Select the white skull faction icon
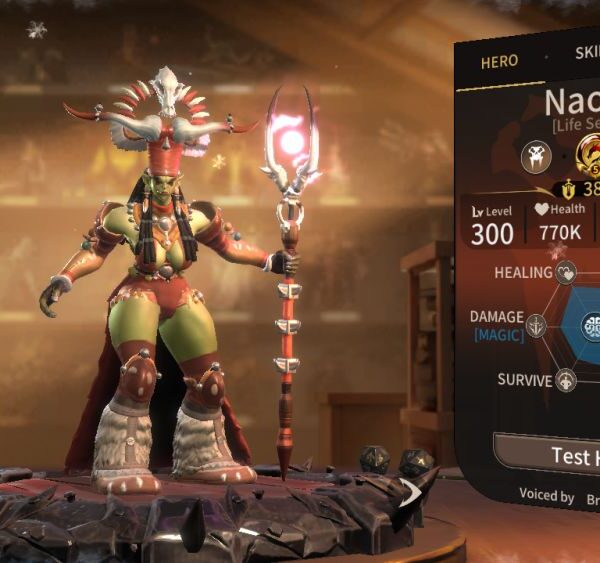600x563 pixels. pyautogui.click(x=536, y=155)
